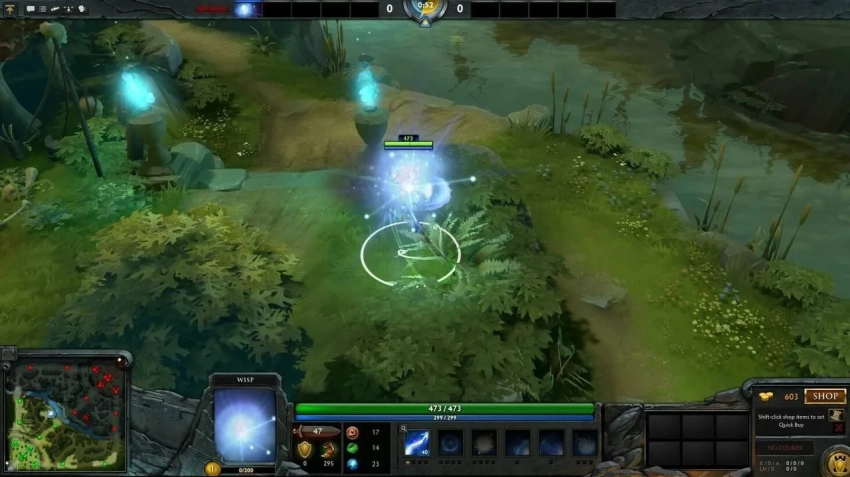Image resolution: width=850 pixels, height=477 pixels.
Task: Clear the quick buy with the red X
Action: click(x=836, y=430)
